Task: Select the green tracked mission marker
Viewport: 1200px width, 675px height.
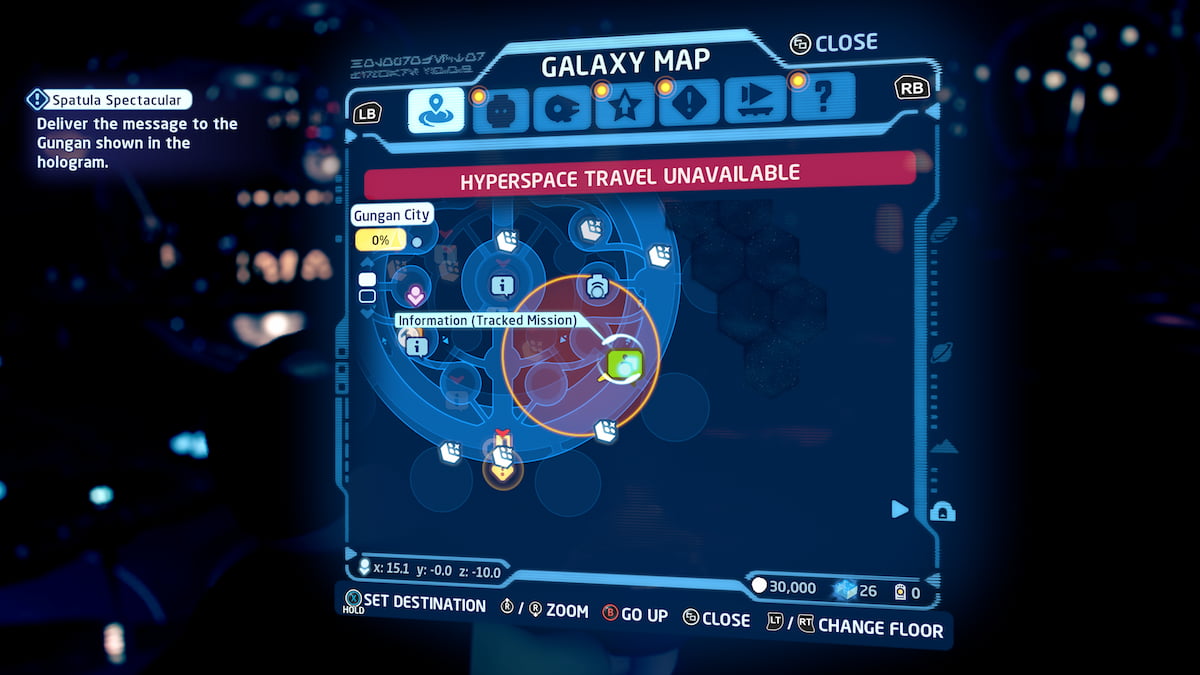Action: [x=626, y=364]
